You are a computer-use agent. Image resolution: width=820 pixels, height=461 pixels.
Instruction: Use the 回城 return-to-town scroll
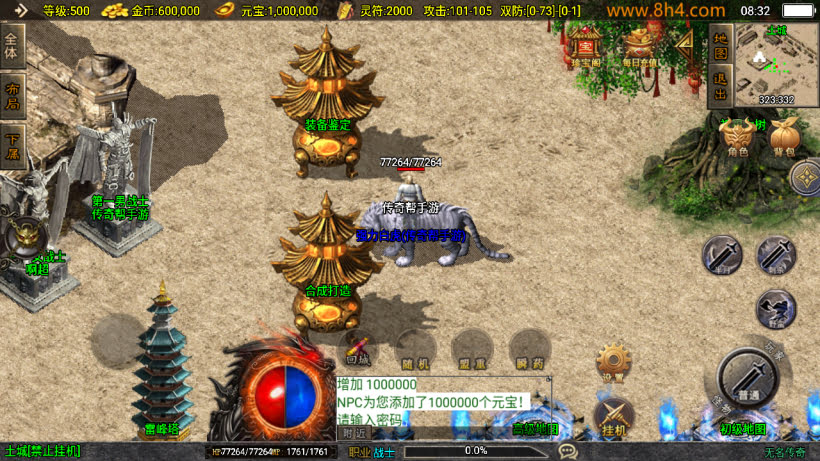(x=357, y=348)
